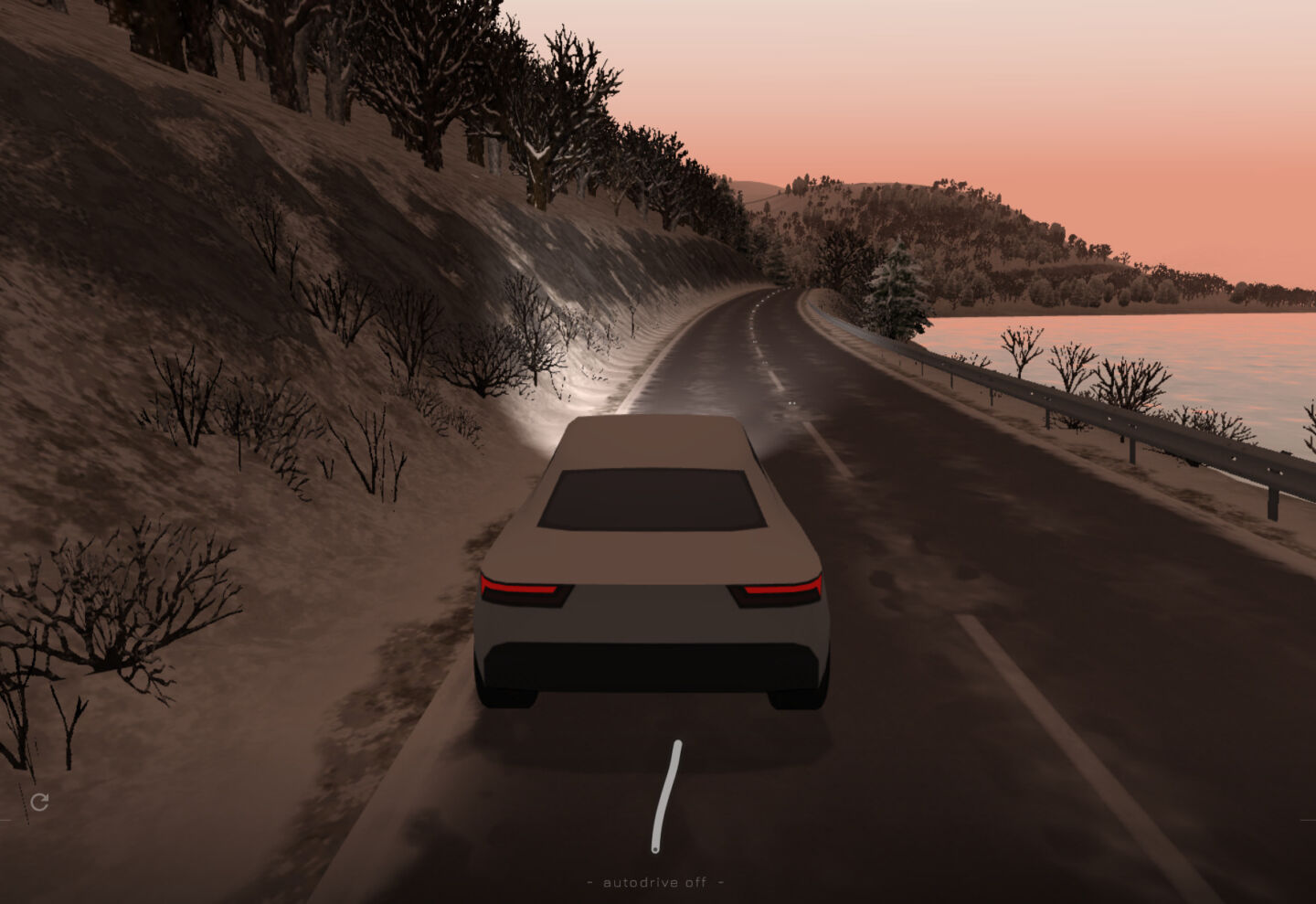The width and height of the screenshot is (1316, 904).
Task: Enable autodrive via the bottom HUD text
Action: click(654, 881)
